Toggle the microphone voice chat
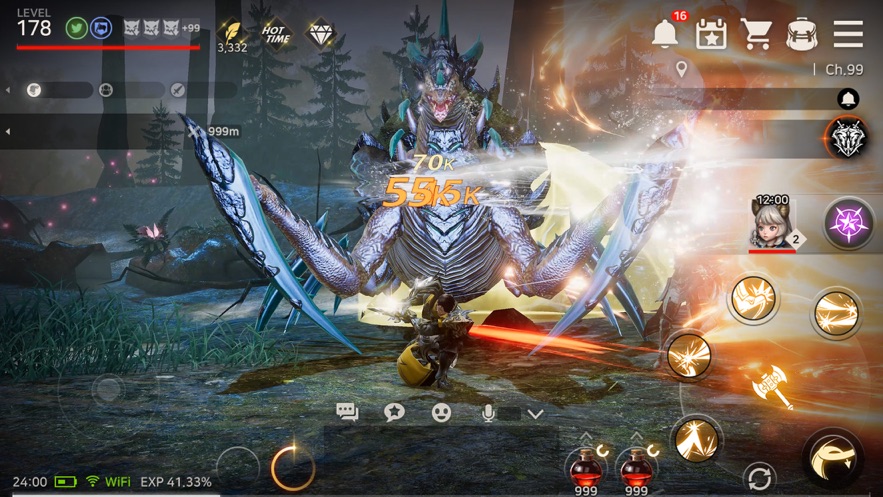 point(488,412)
